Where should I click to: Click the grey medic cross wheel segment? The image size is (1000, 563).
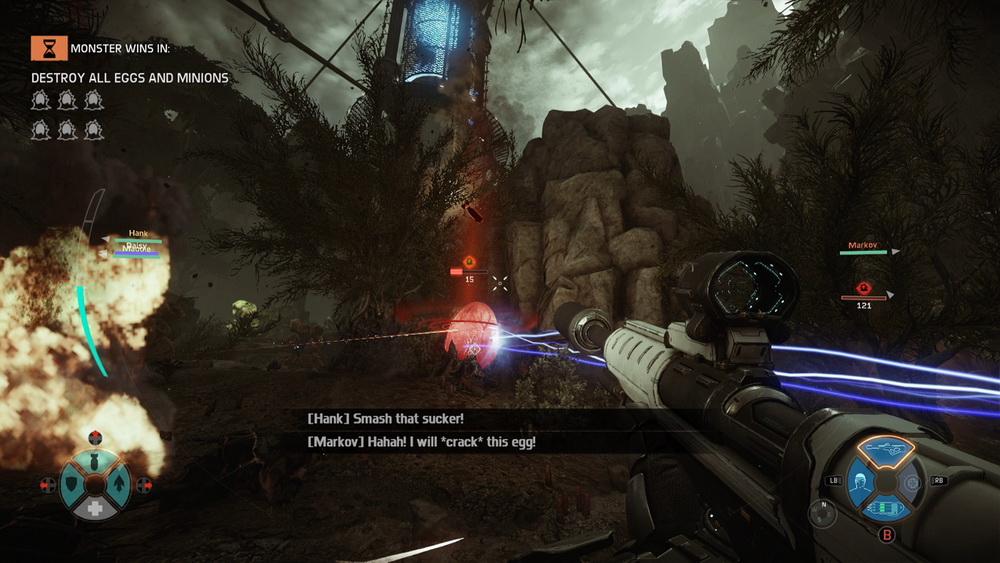click(96, 509)
